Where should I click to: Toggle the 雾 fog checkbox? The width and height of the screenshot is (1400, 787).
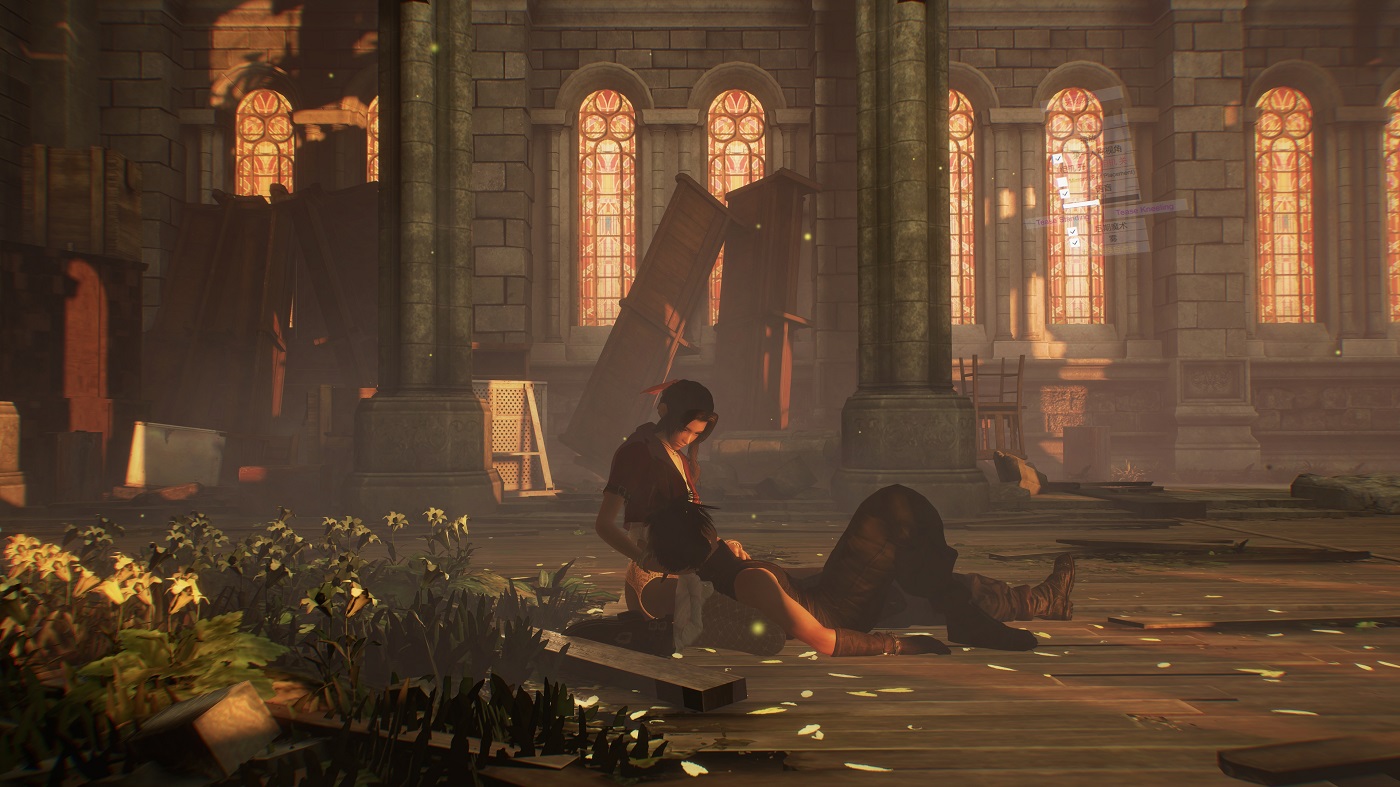point(1074,243)
